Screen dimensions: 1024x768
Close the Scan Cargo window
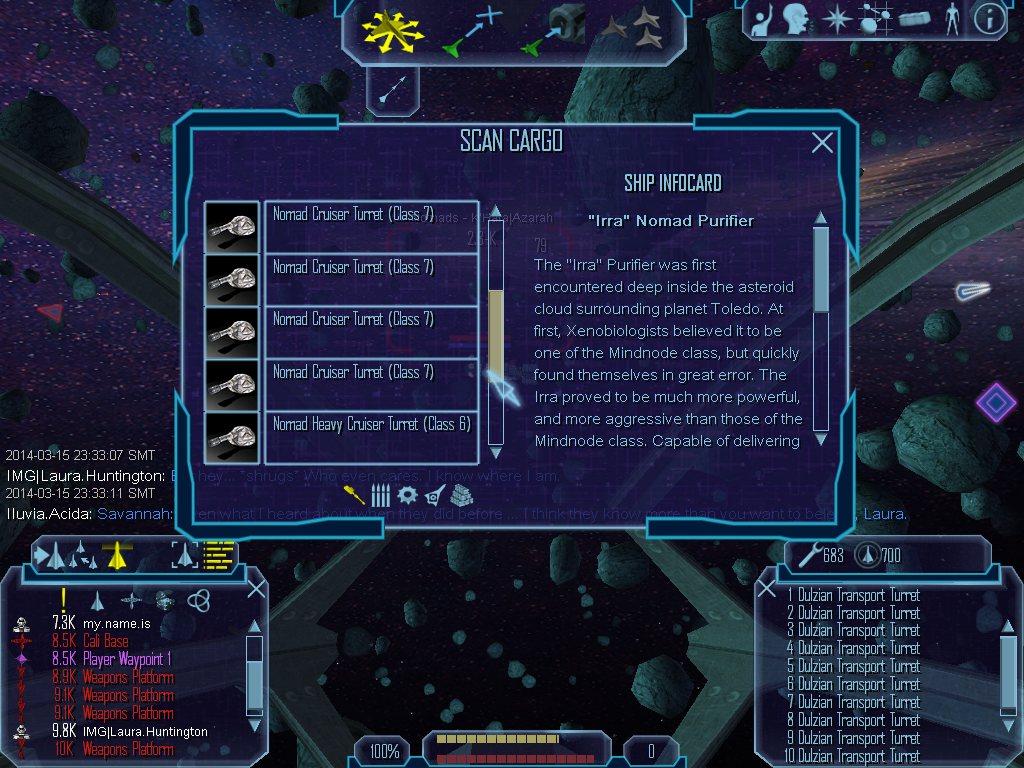(822, 143)
